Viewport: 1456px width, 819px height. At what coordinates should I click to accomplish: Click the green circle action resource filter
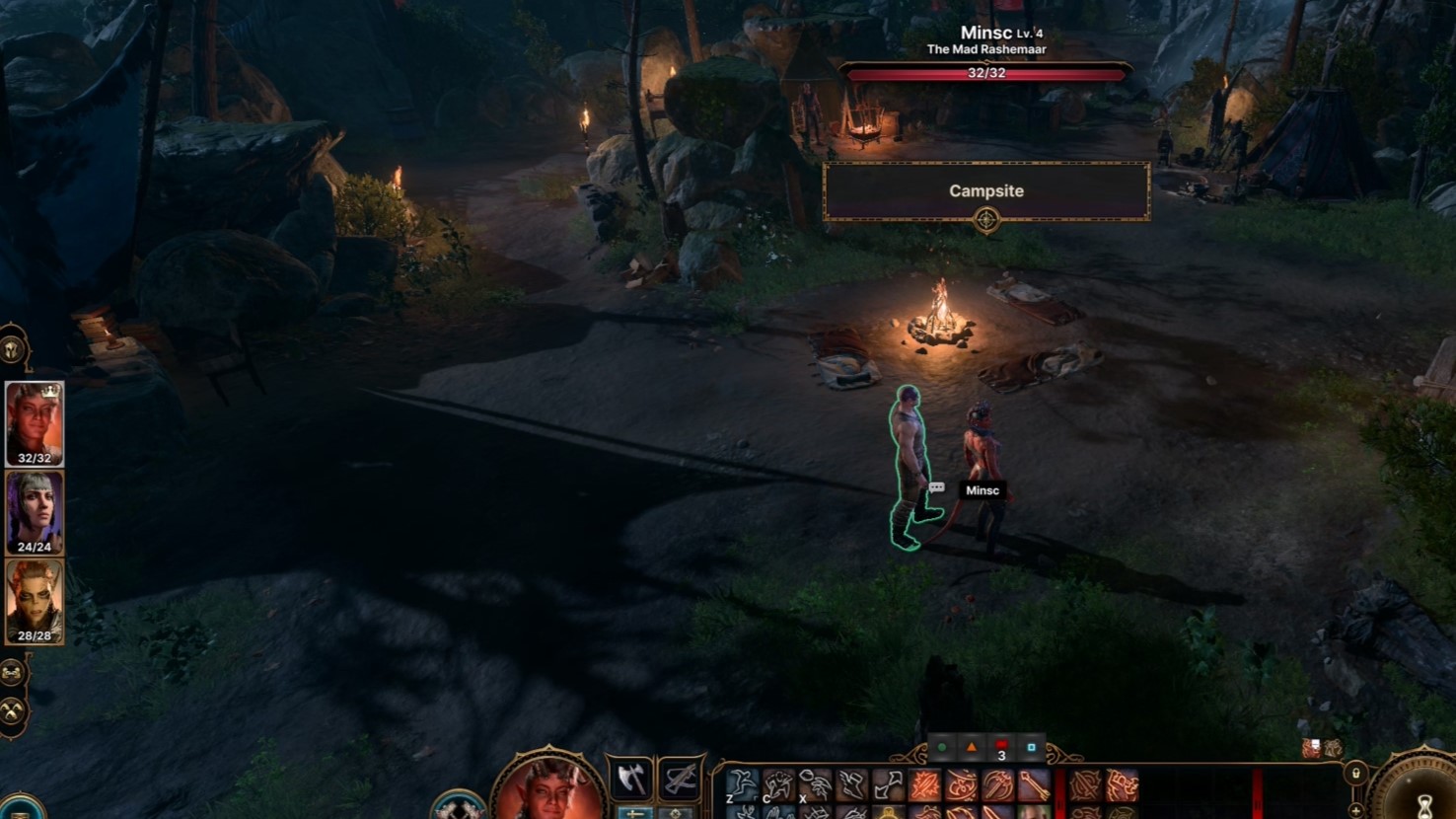942,748
